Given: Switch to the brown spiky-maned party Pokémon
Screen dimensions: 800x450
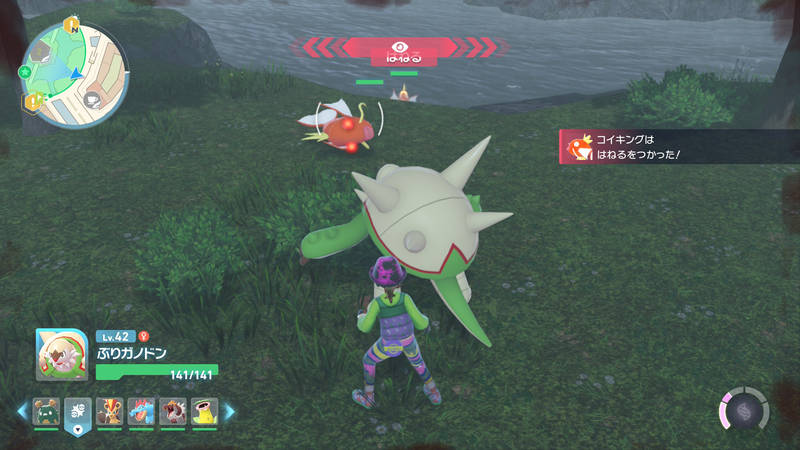Looking at the screenshot, I should coord(173,410).
